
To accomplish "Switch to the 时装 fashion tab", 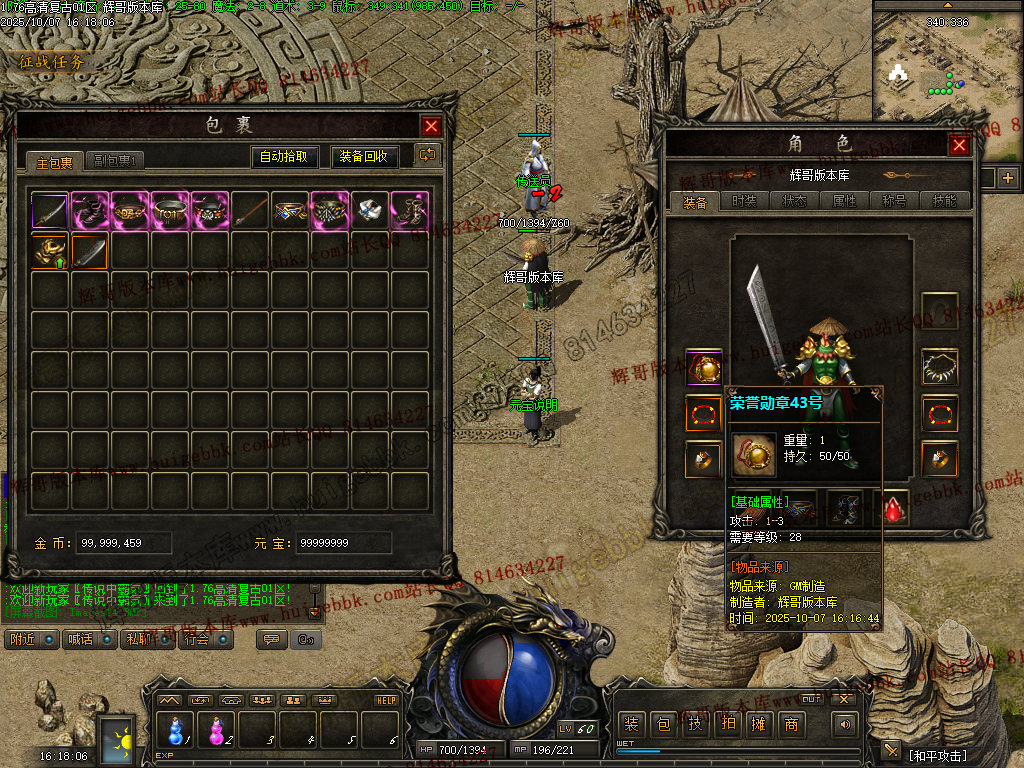I will [744, 201].
